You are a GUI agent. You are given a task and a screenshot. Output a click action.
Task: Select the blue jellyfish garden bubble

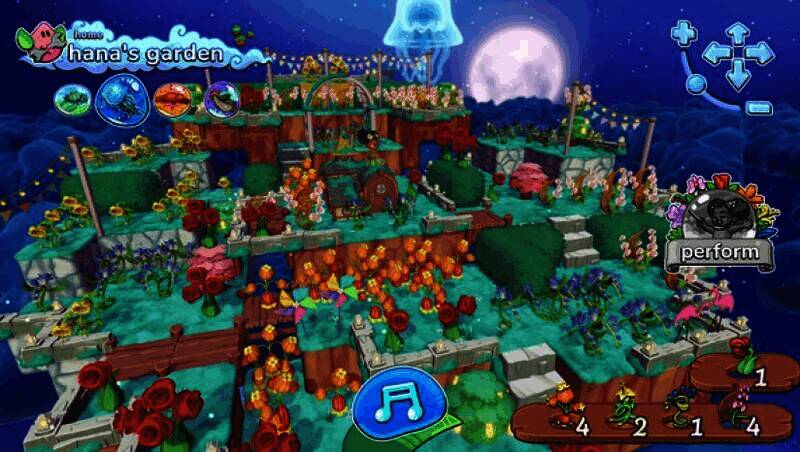pos(122,98)
